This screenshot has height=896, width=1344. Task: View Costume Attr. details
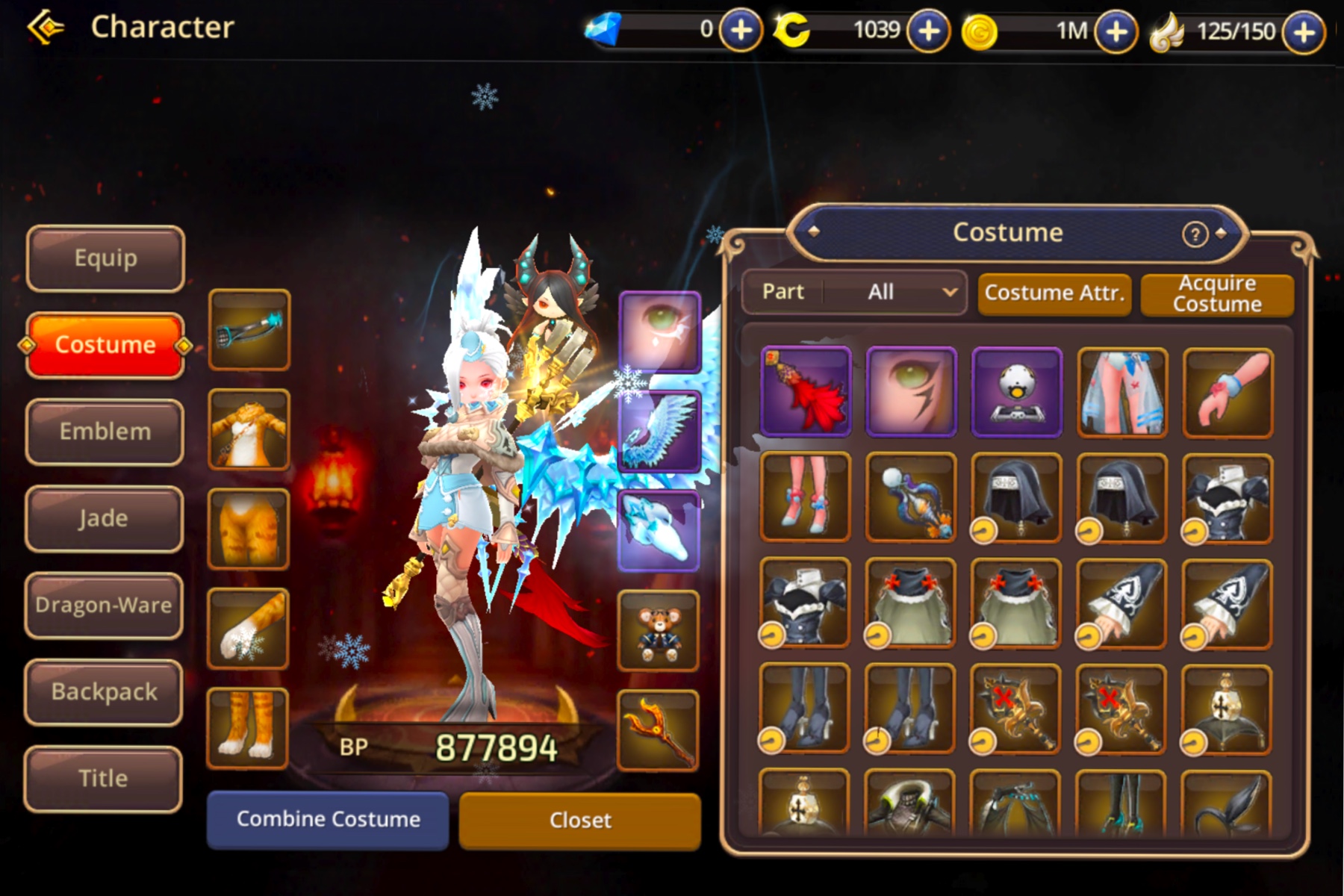tap(1054, 293)
